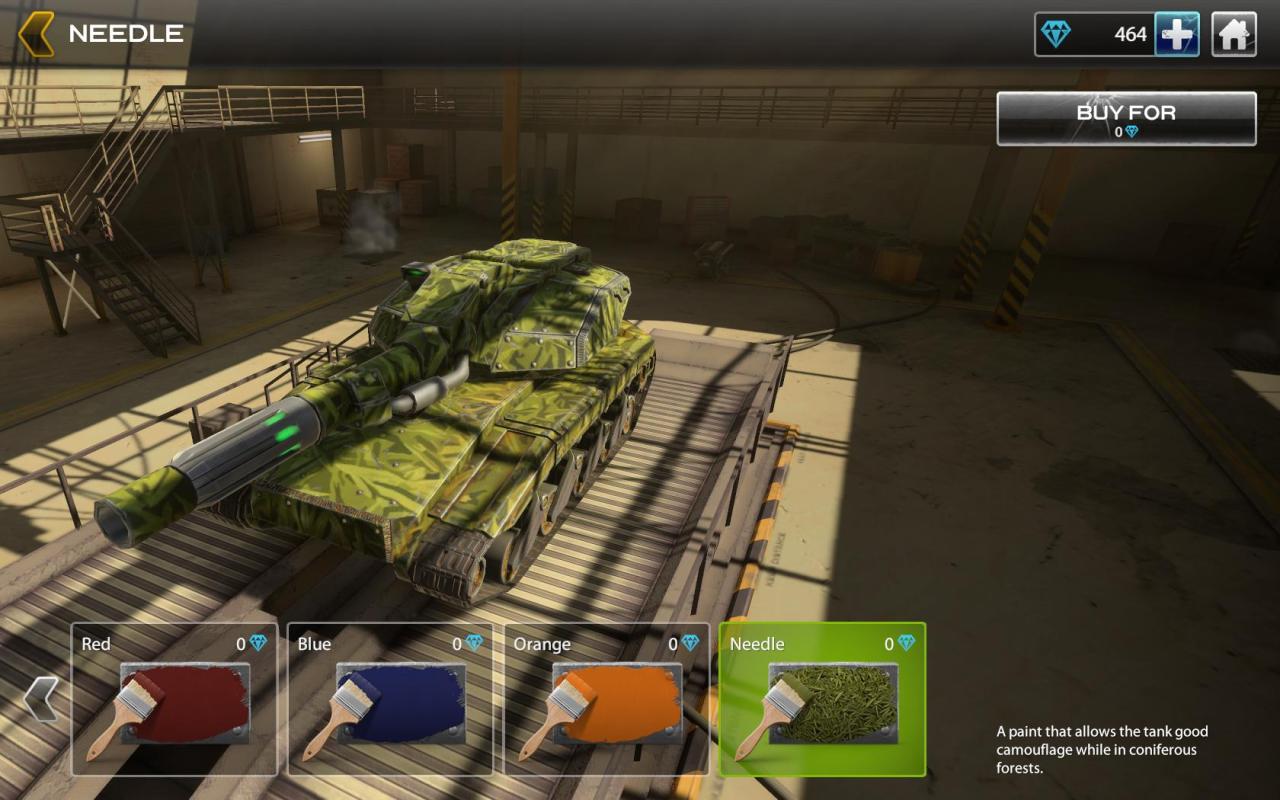Show previous paints with the left arrow

point(41,698)
